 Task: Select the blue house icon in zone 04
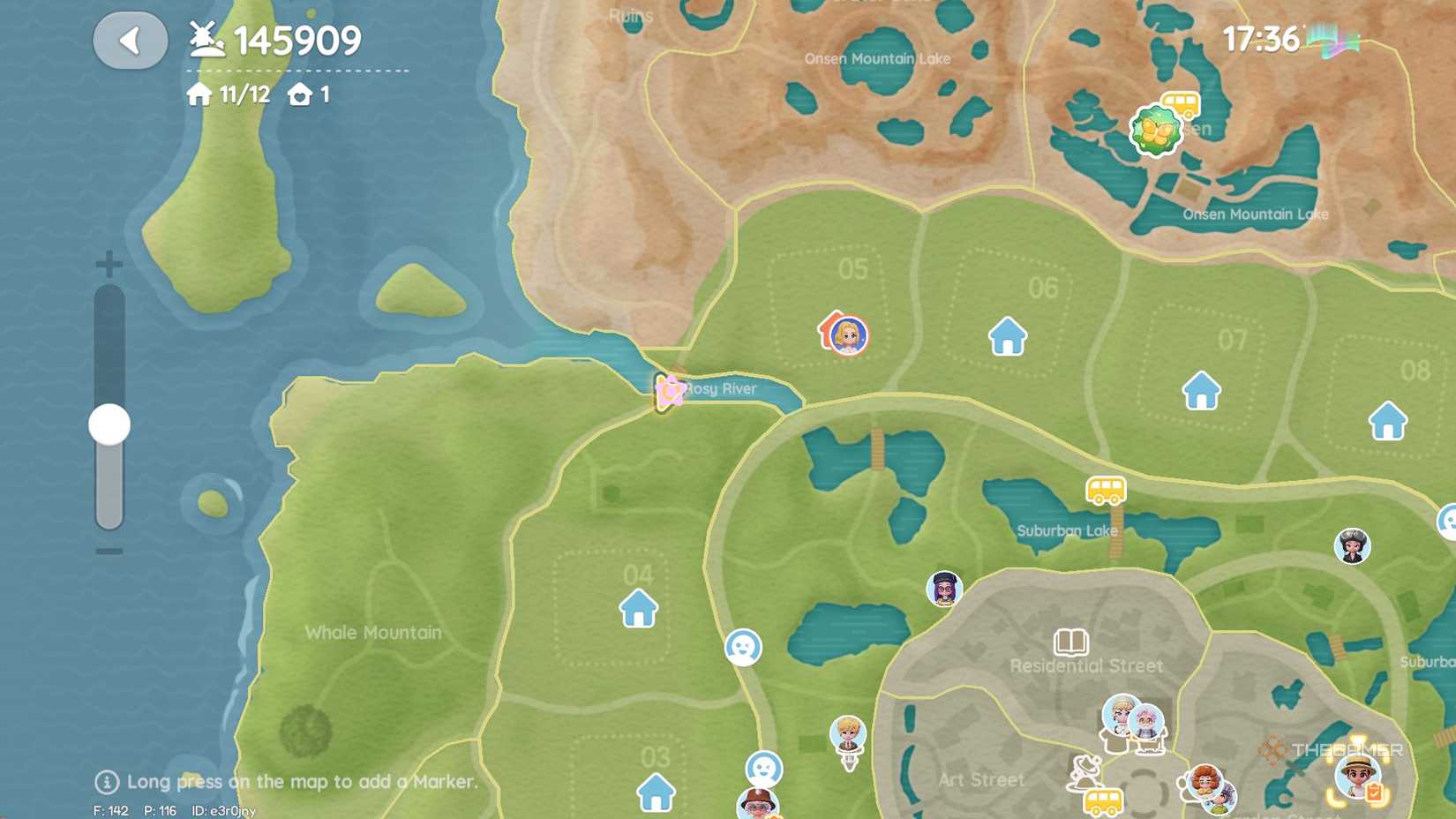coord(639,609)
